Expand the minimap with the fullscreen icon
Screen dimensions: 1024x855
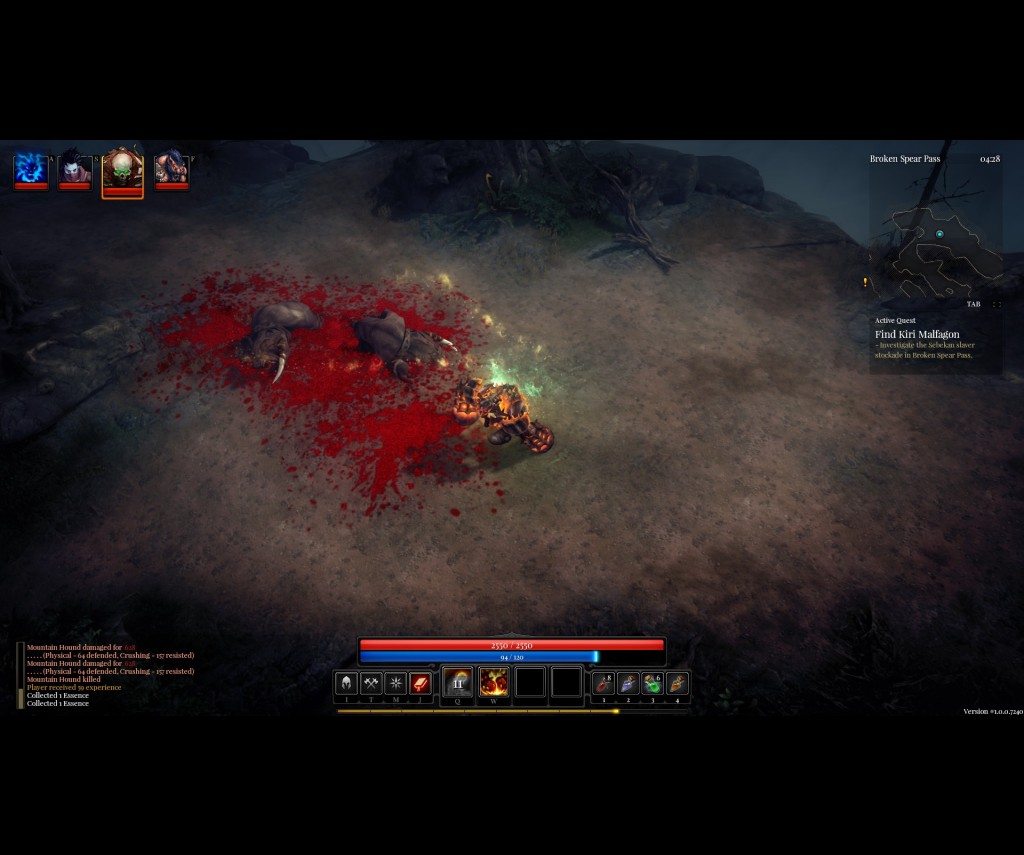click(996, 304)
